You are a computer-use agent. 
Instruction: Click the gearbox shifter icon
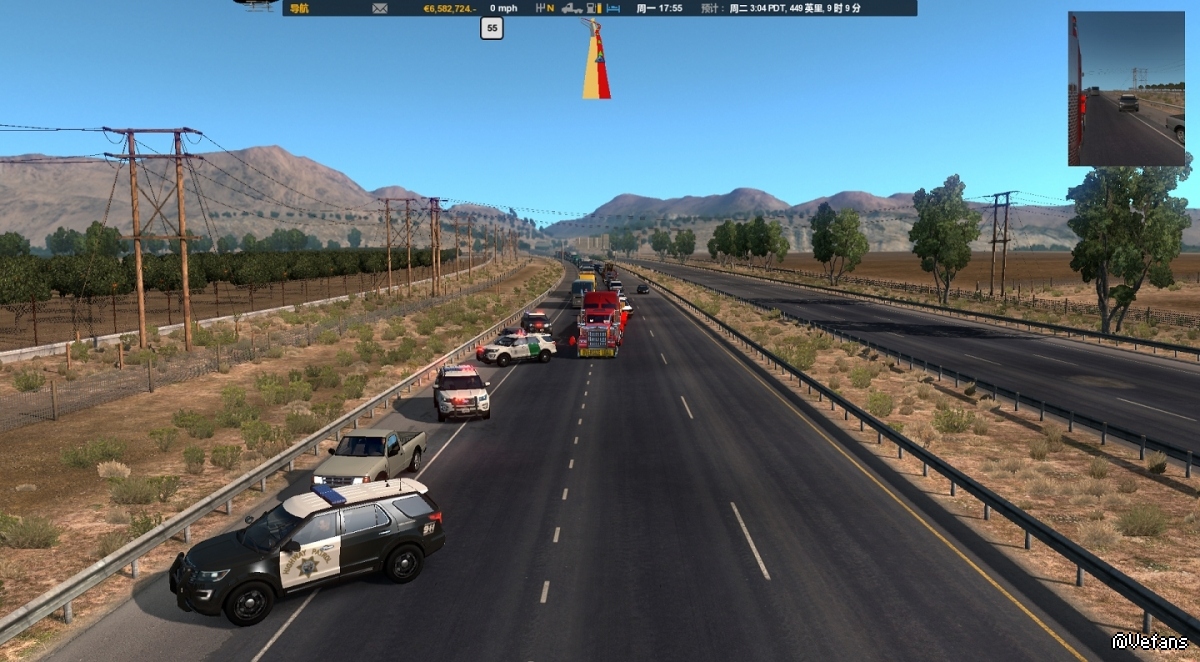tap(541, 8)
